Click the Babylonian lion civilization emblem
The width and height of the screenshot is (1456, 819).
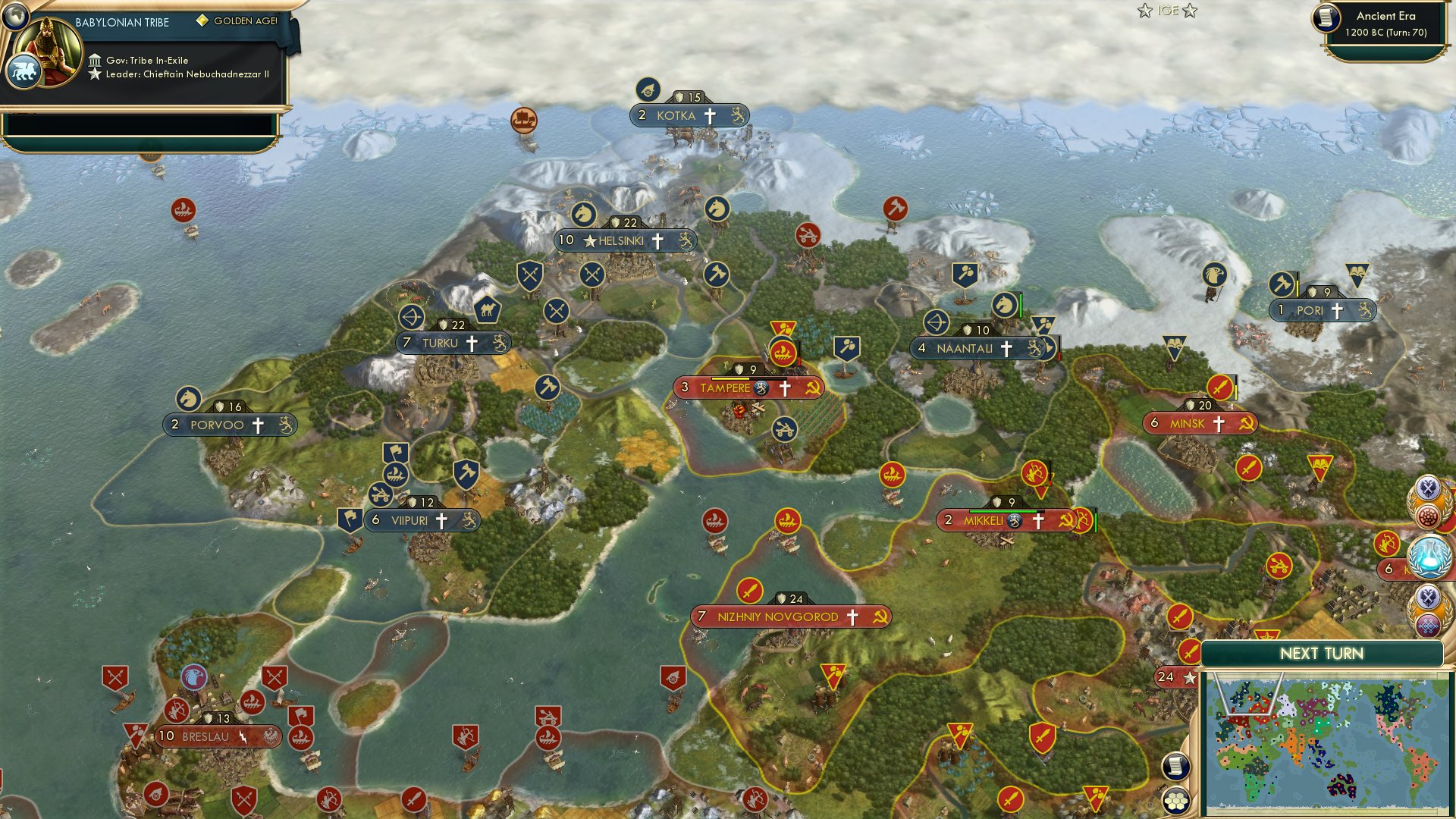coord(24,70)
